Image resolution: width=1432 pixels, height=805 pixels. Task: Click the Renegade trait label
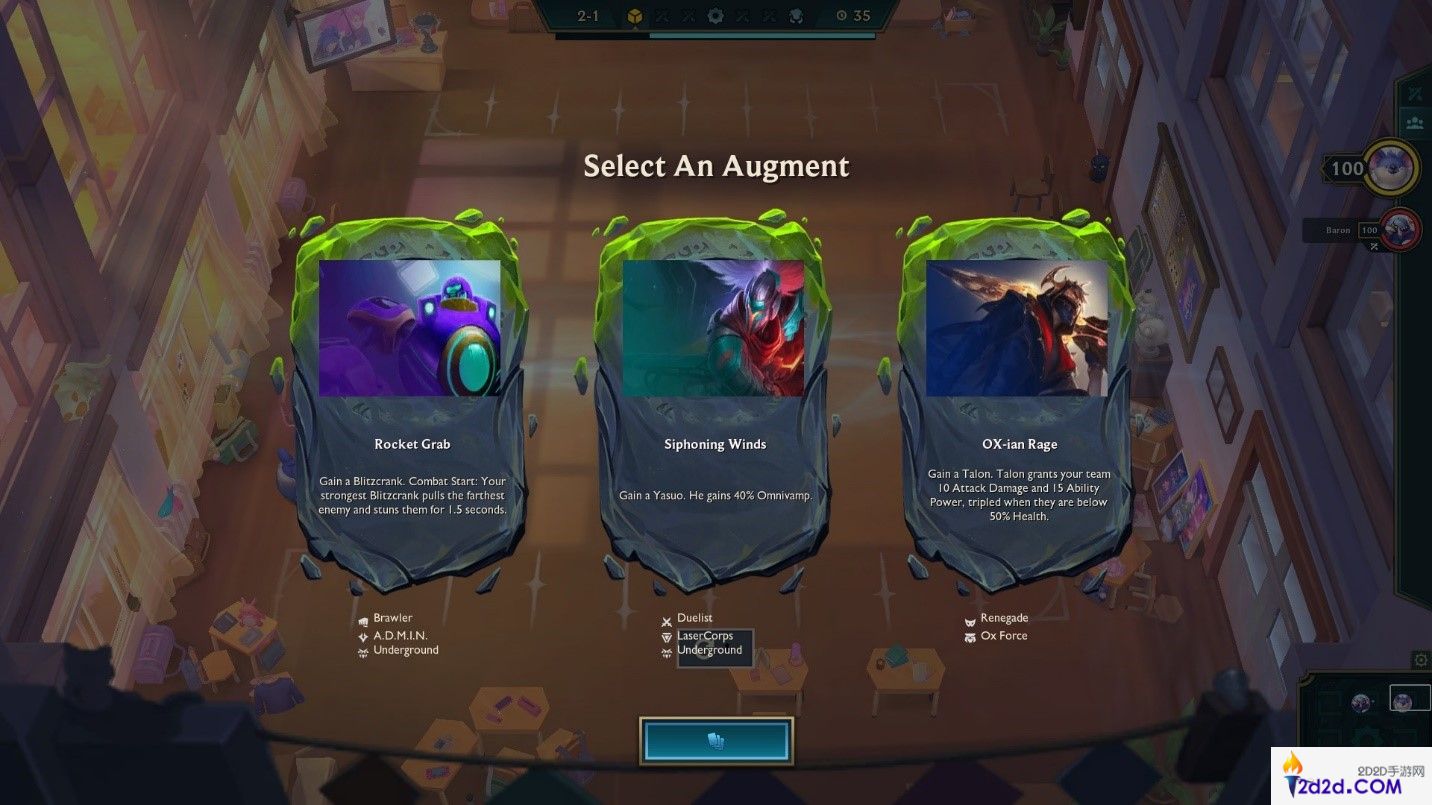1003,618
